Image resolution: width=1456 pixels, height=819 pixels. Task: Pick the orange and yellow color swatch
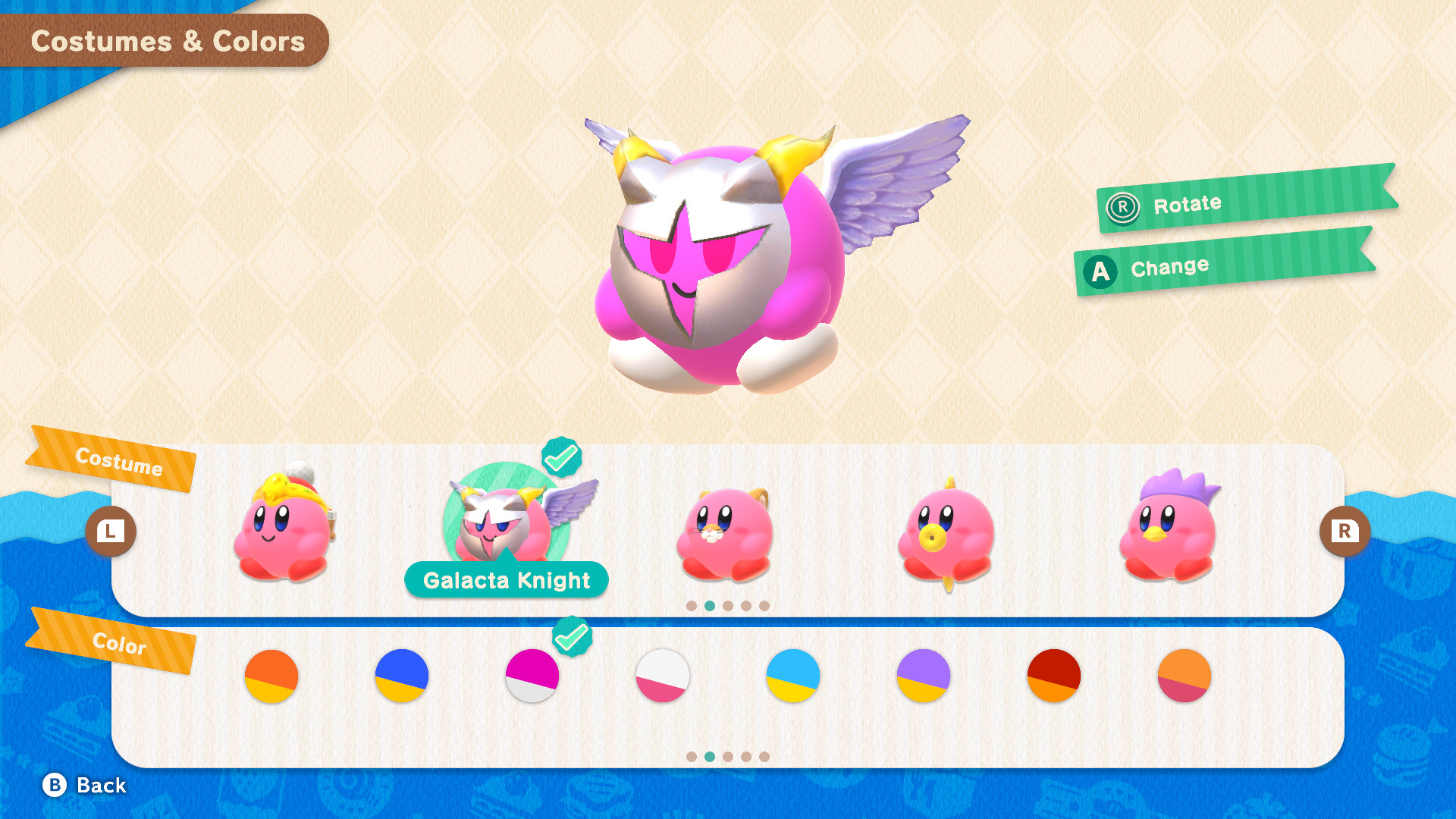pos(271,676)
